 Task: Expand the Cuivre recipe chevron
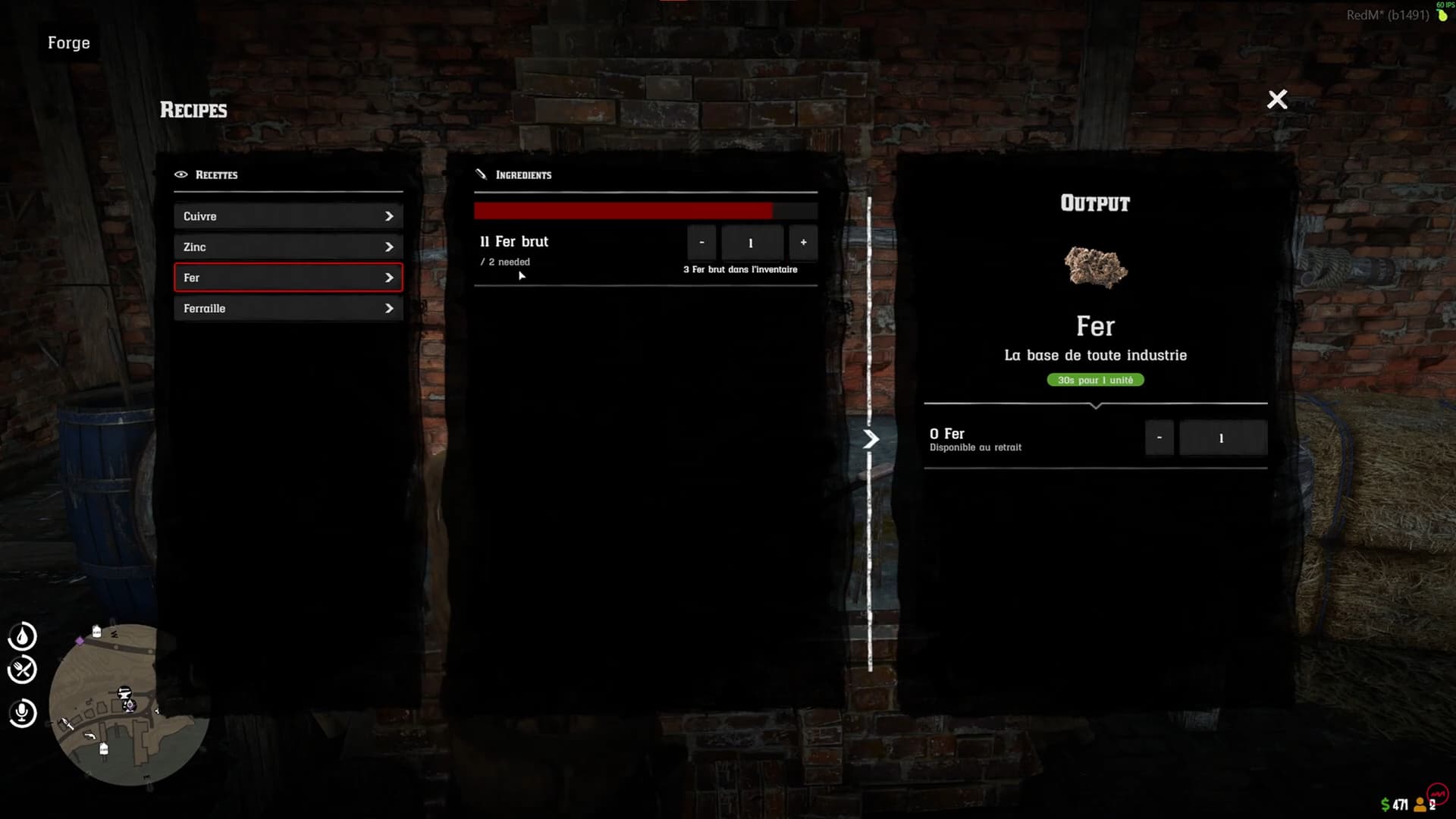(389, 216)
